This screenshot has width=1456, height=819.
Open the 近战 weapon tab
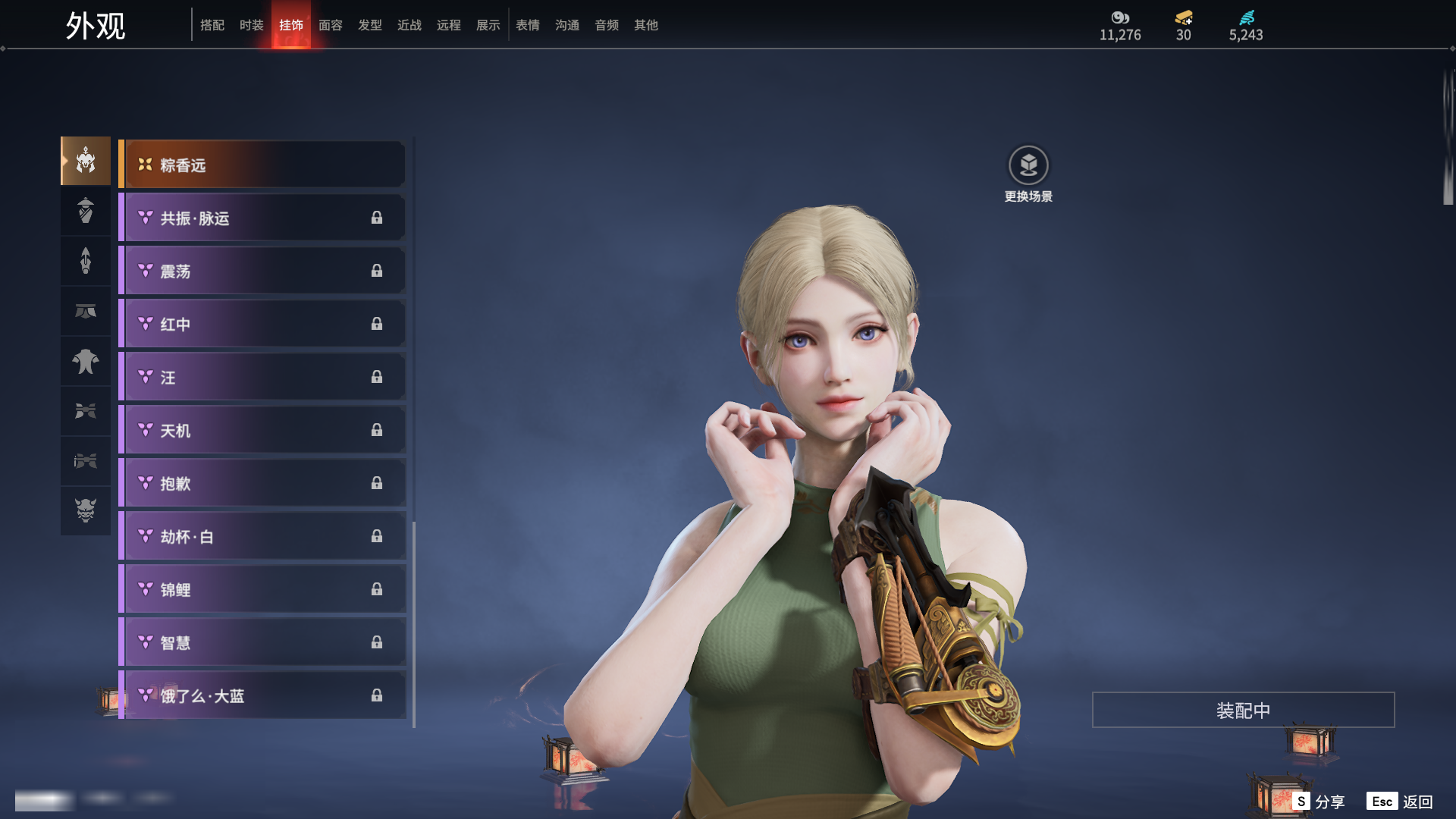pos(409,25)
